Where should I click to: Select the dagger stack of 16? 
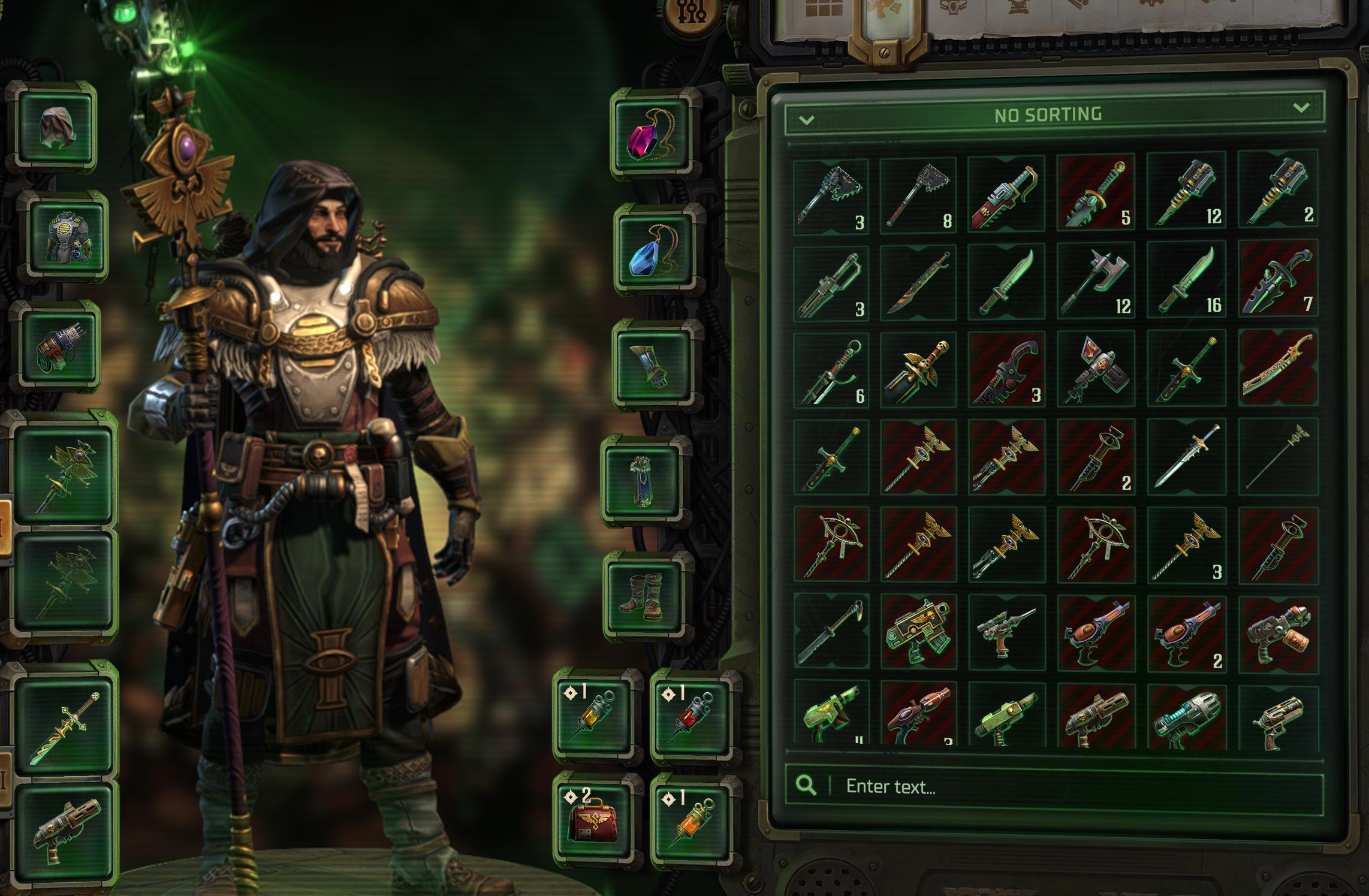pyautogui.click(x=1186, y=280)
